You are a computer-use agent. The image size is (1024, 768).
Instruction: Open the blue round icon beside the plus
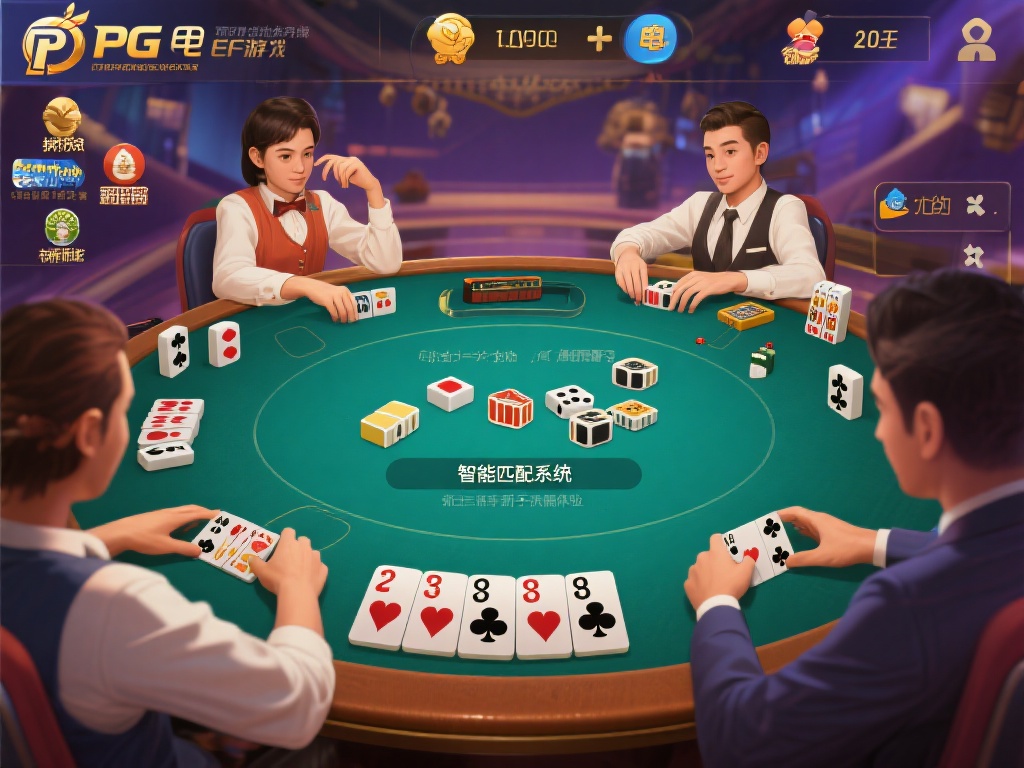(x=651, y=40)
